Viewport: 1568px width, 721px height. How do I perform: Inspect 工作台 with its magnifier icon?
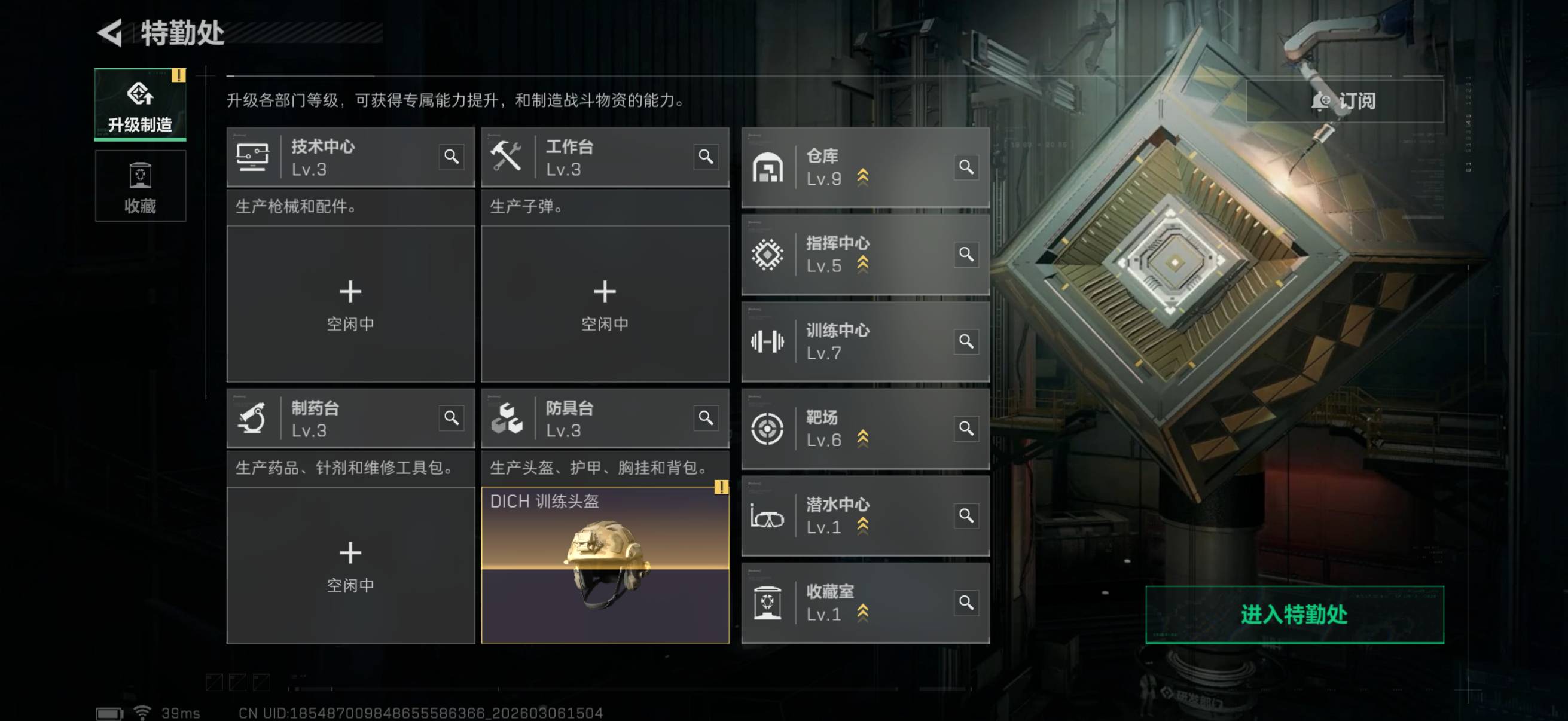click(x=706, y=157)
